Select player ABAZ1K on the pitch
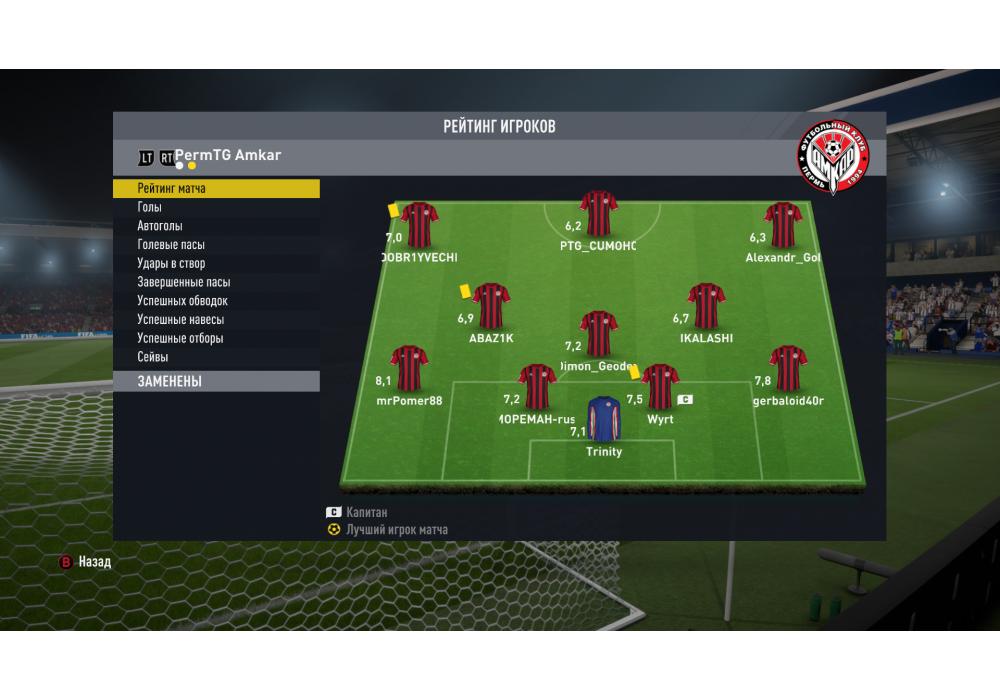 click(x=491, y=306)
